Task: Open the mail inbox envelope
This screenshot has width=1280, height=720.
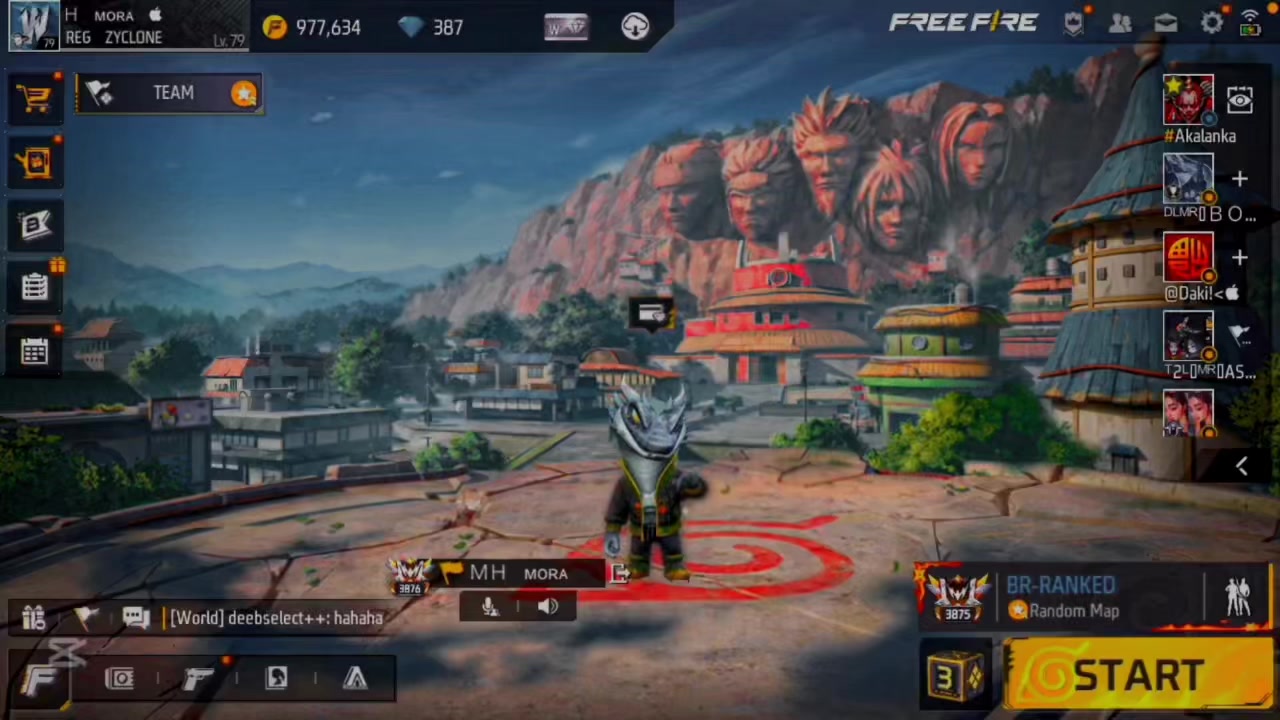Action: [1166, 23]
